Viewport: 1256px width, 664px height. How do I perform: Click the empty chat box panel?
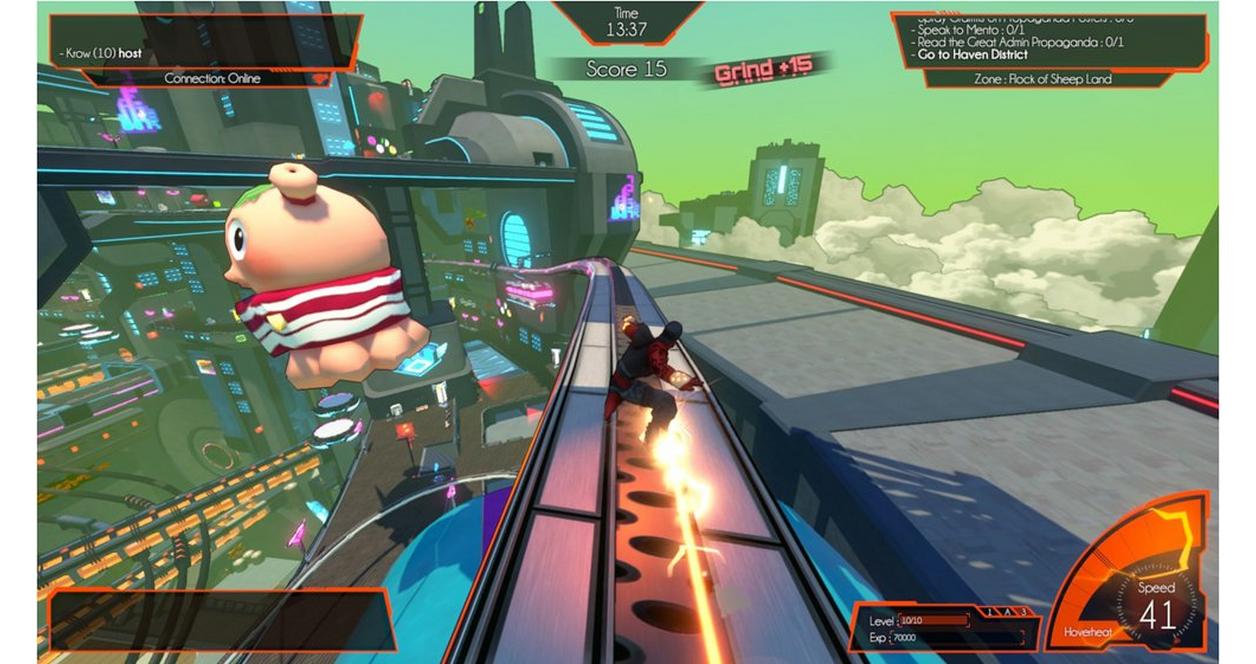coord(218,620)
